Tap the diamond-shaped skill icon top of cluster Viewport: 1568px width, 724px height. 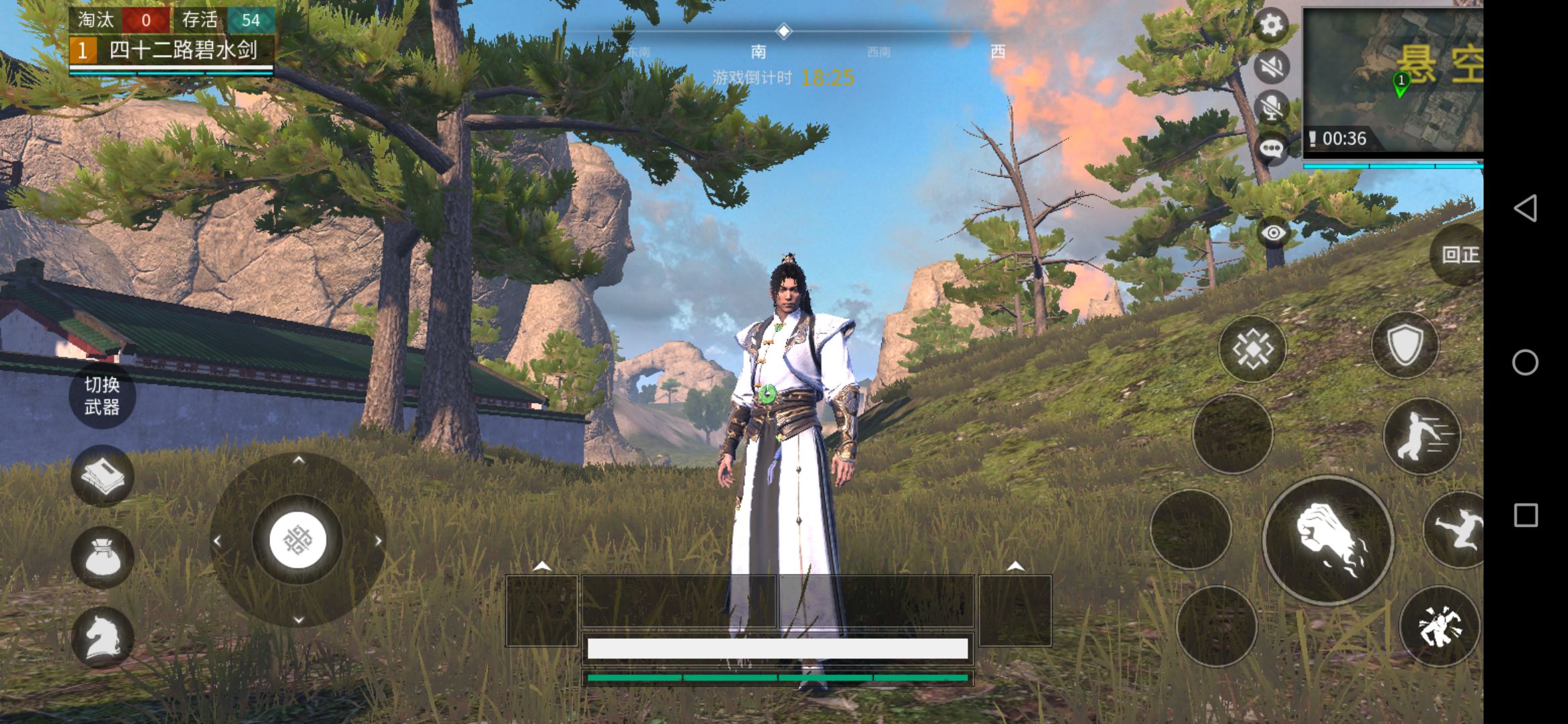click(1252, 347)
